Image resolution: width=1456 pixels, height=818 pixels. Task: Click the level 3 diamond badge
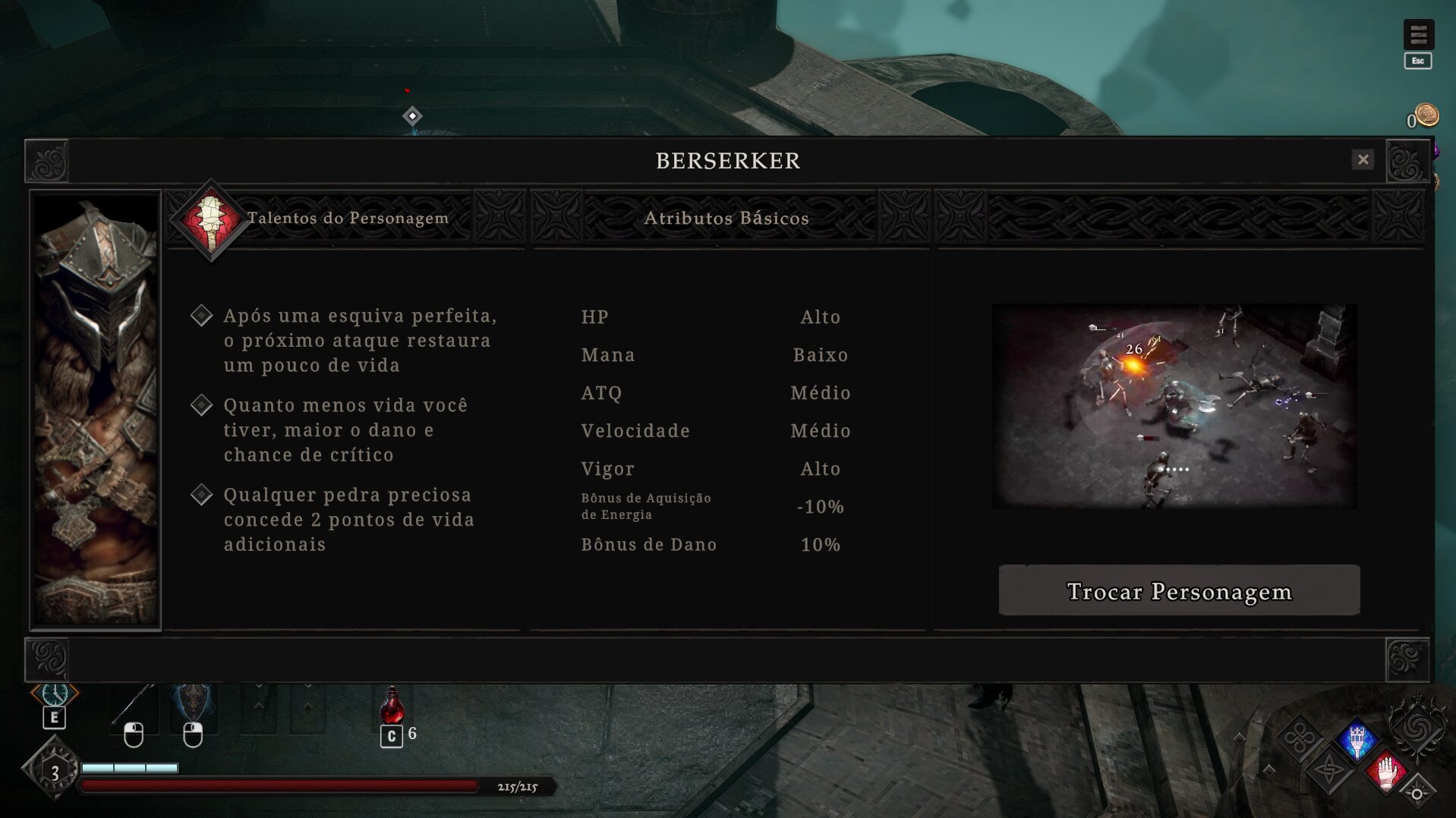coord(54,772)
